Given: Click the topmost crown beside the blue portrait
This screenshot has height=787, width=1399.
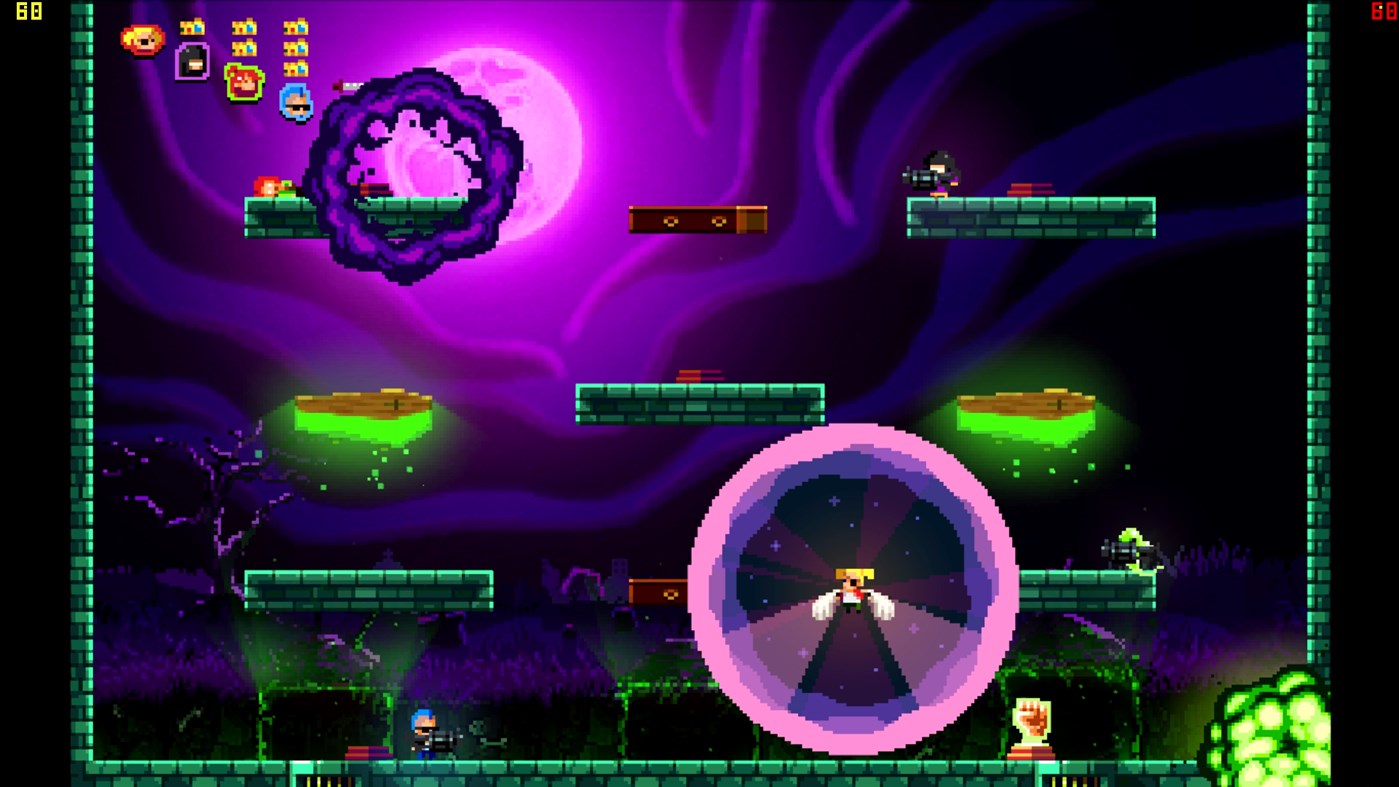Looking at the screenshot, I should [297, 27].
